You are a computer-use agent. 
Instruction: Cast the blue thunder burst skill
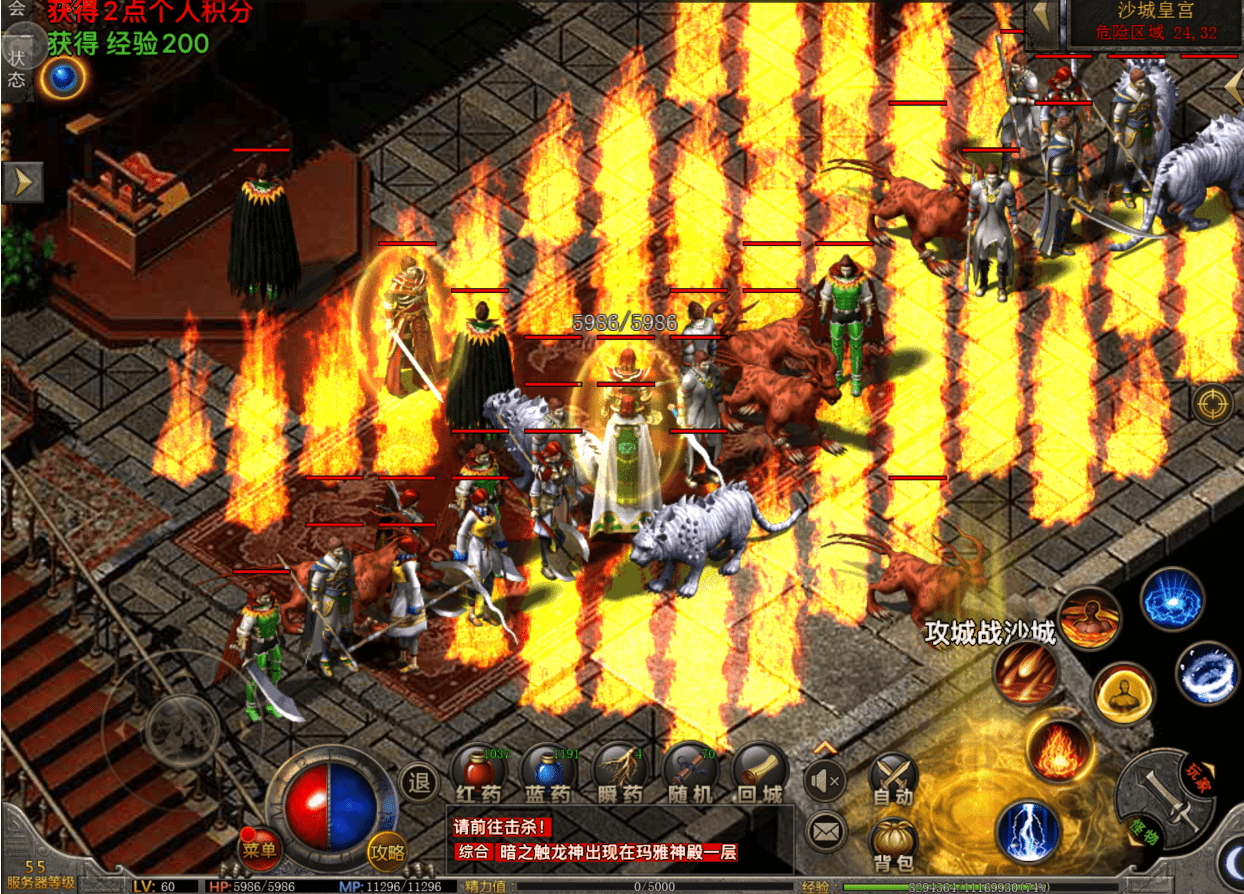point(1172,600)
